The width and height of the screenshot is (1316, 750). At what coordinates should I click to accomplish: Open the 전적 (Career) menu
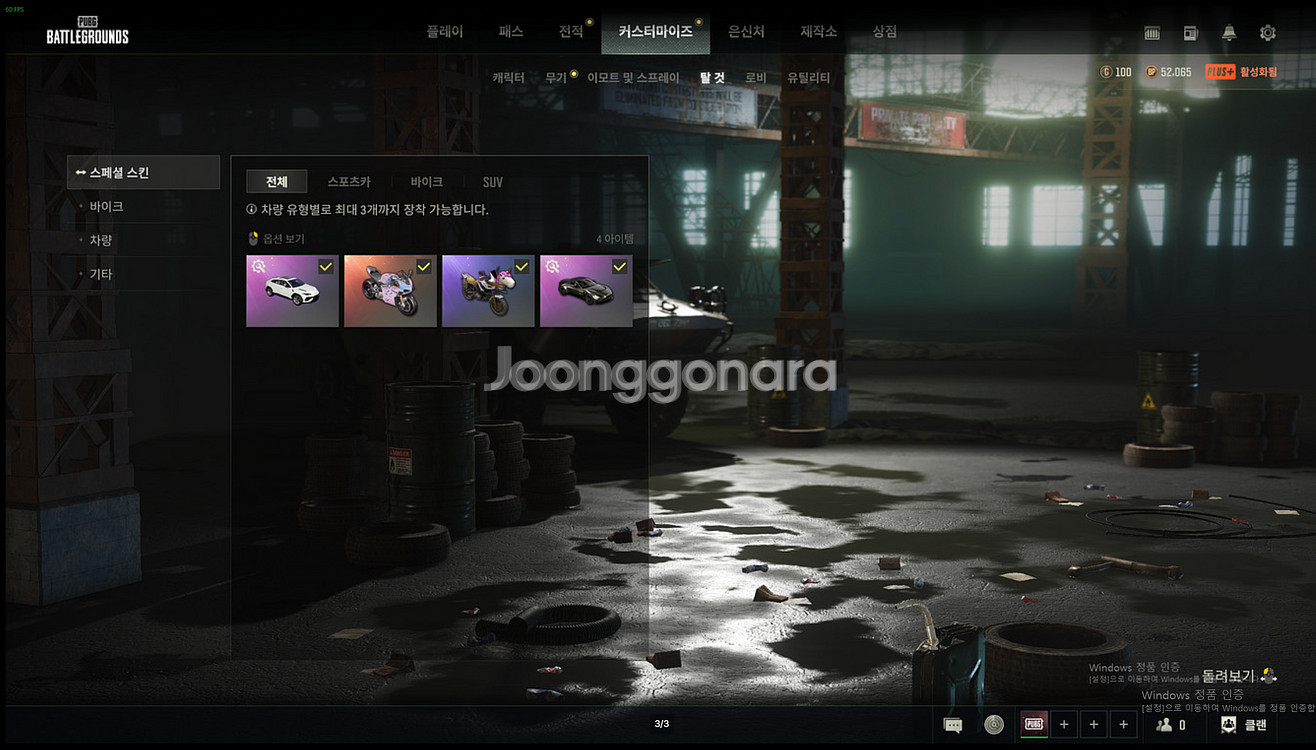pos(571,32)
